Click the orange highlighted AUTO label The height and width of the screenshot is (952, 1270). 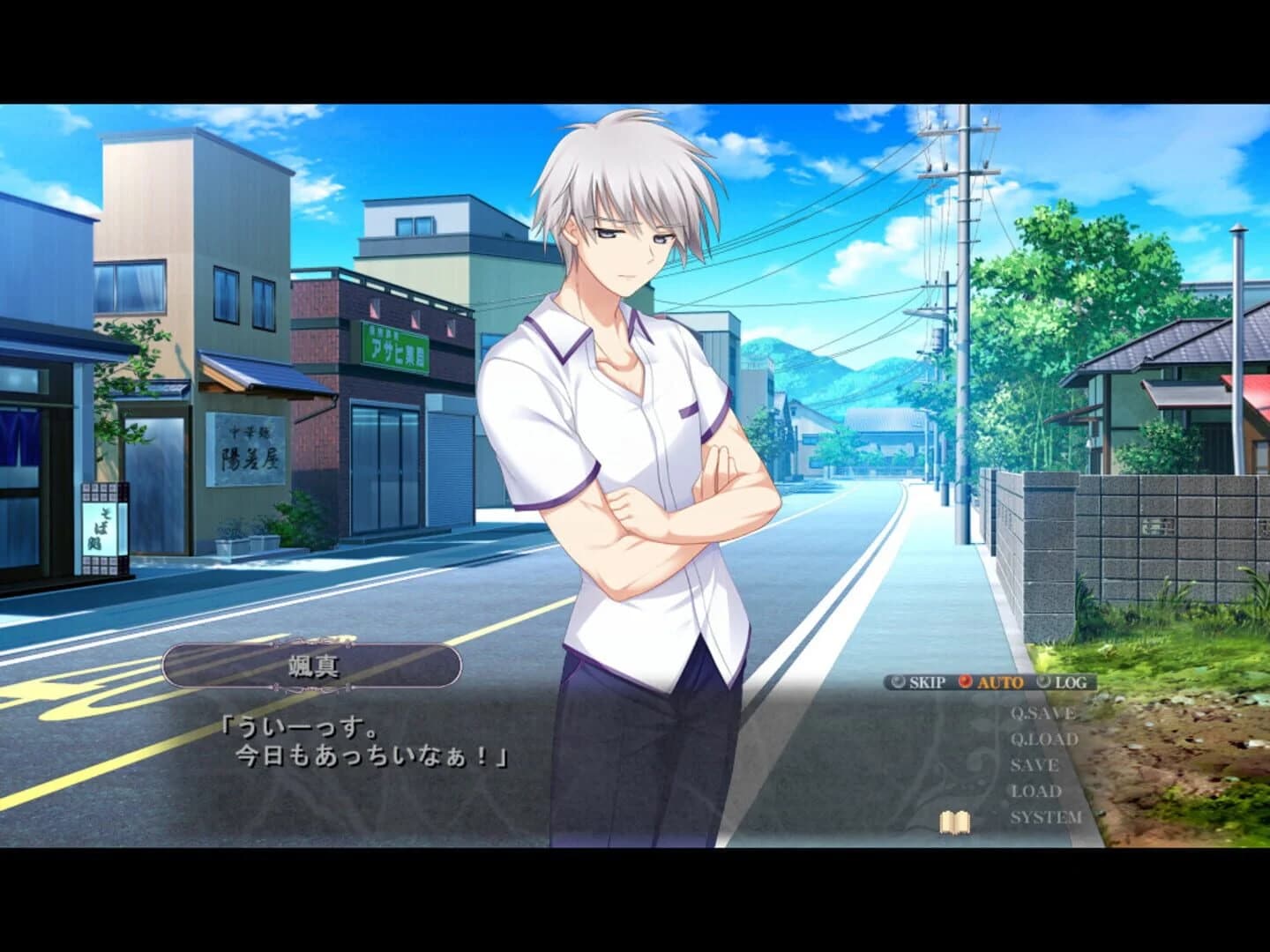[1000, 681]
